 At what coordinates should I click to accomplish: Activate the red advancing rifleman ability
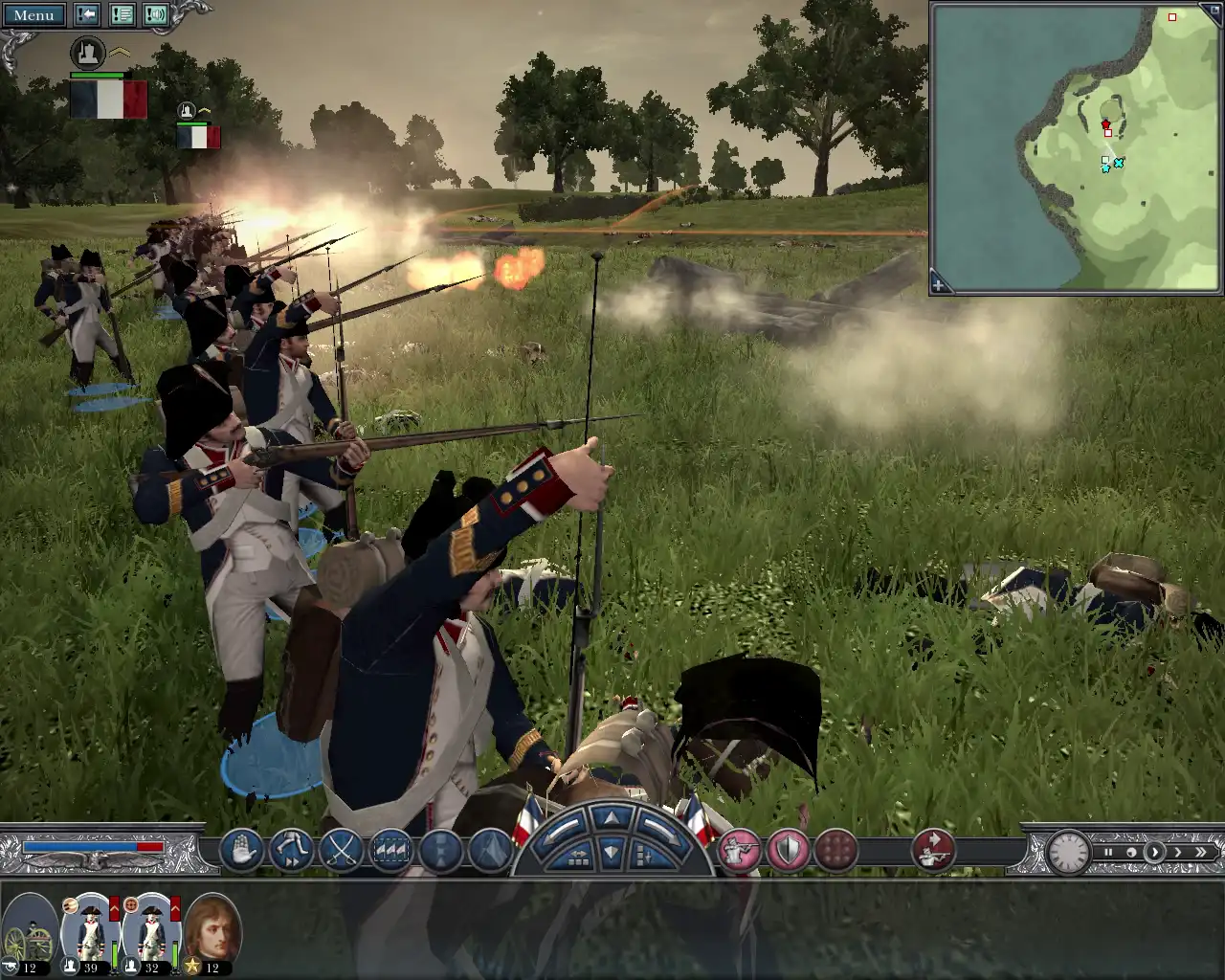(932, 850)
